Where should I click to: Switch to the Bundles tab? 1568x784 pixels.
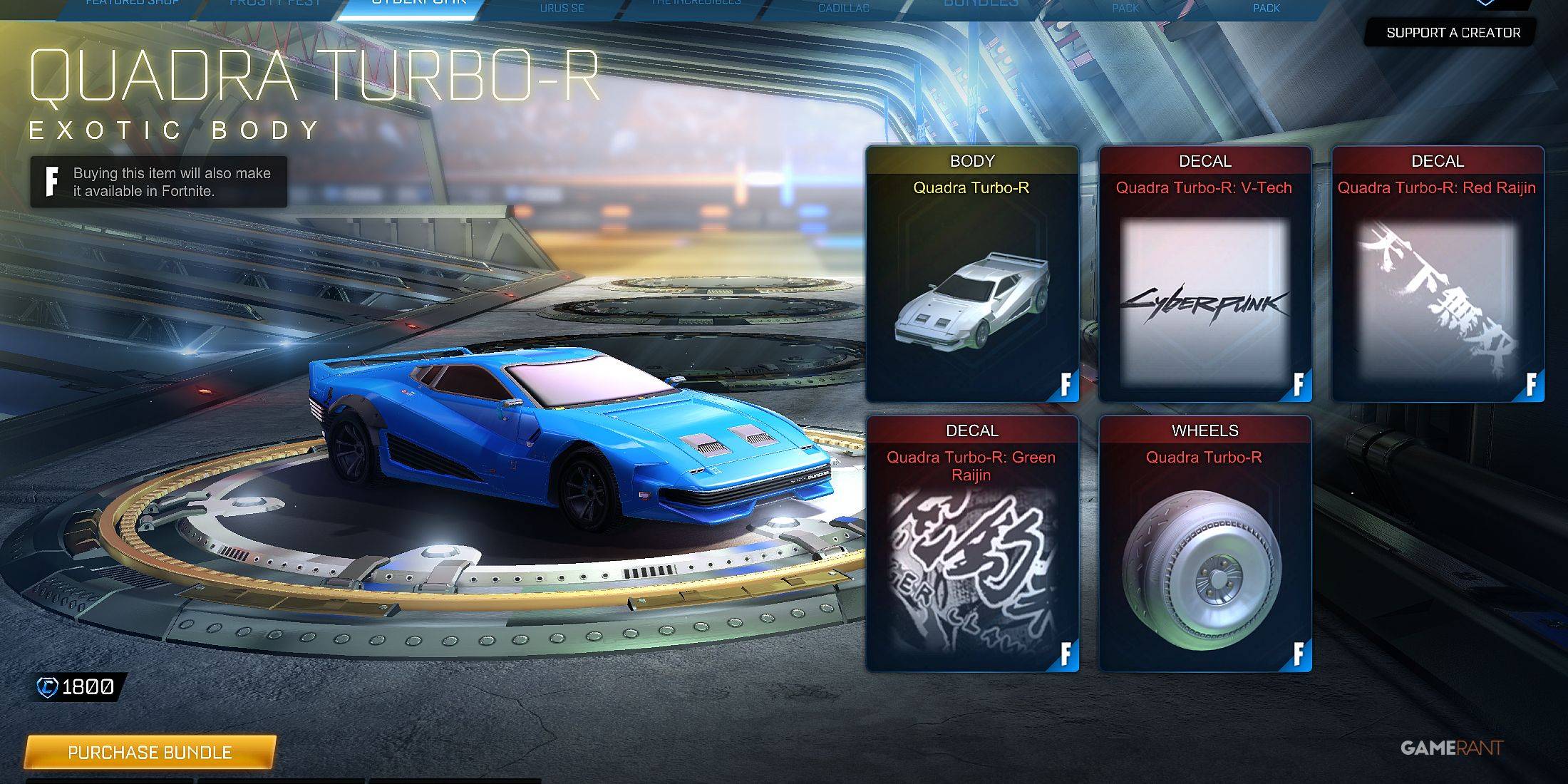[980, 6]
